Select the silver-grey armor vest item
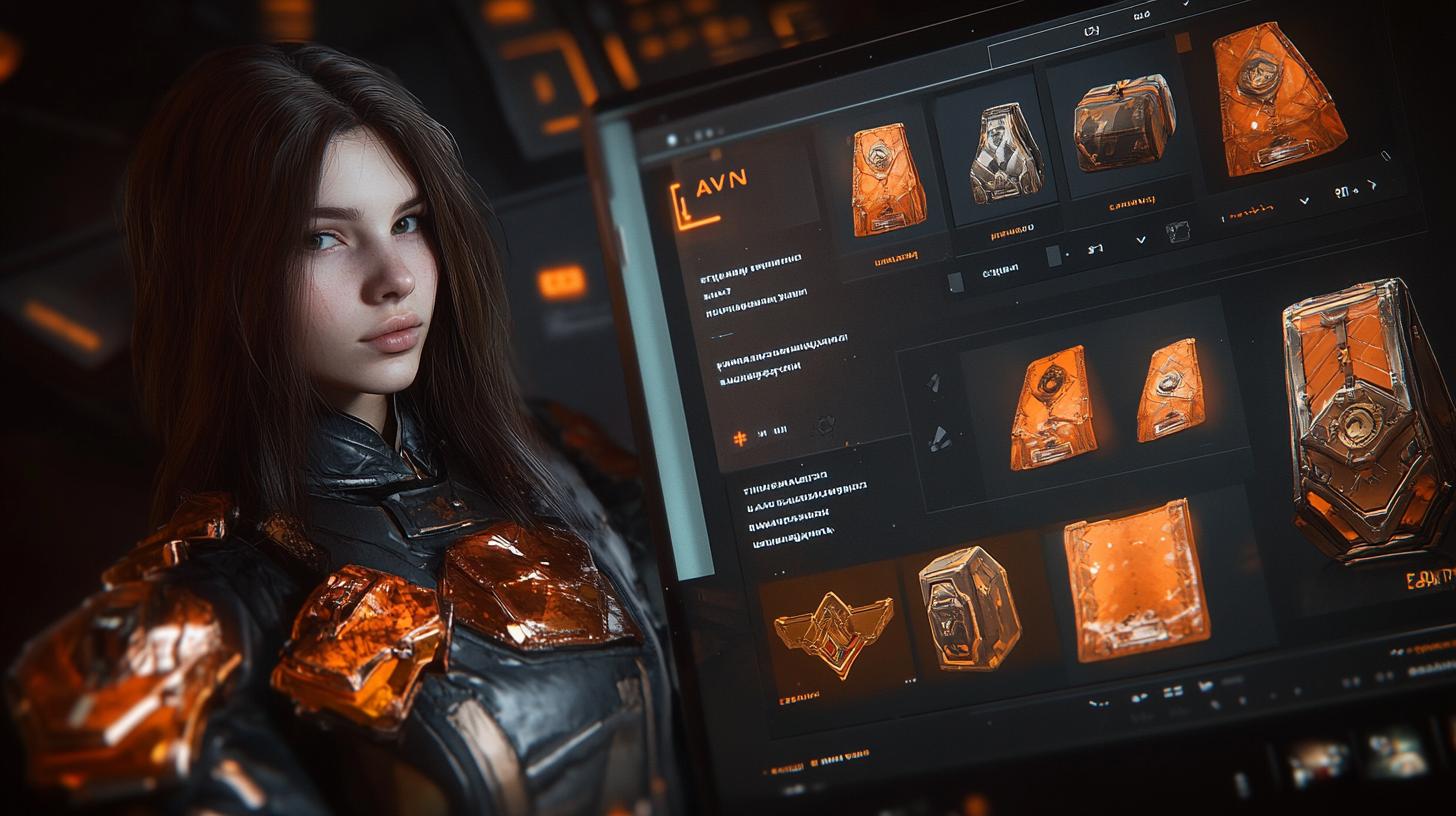The image size is (1456, 816). [x=1007, y=154]
